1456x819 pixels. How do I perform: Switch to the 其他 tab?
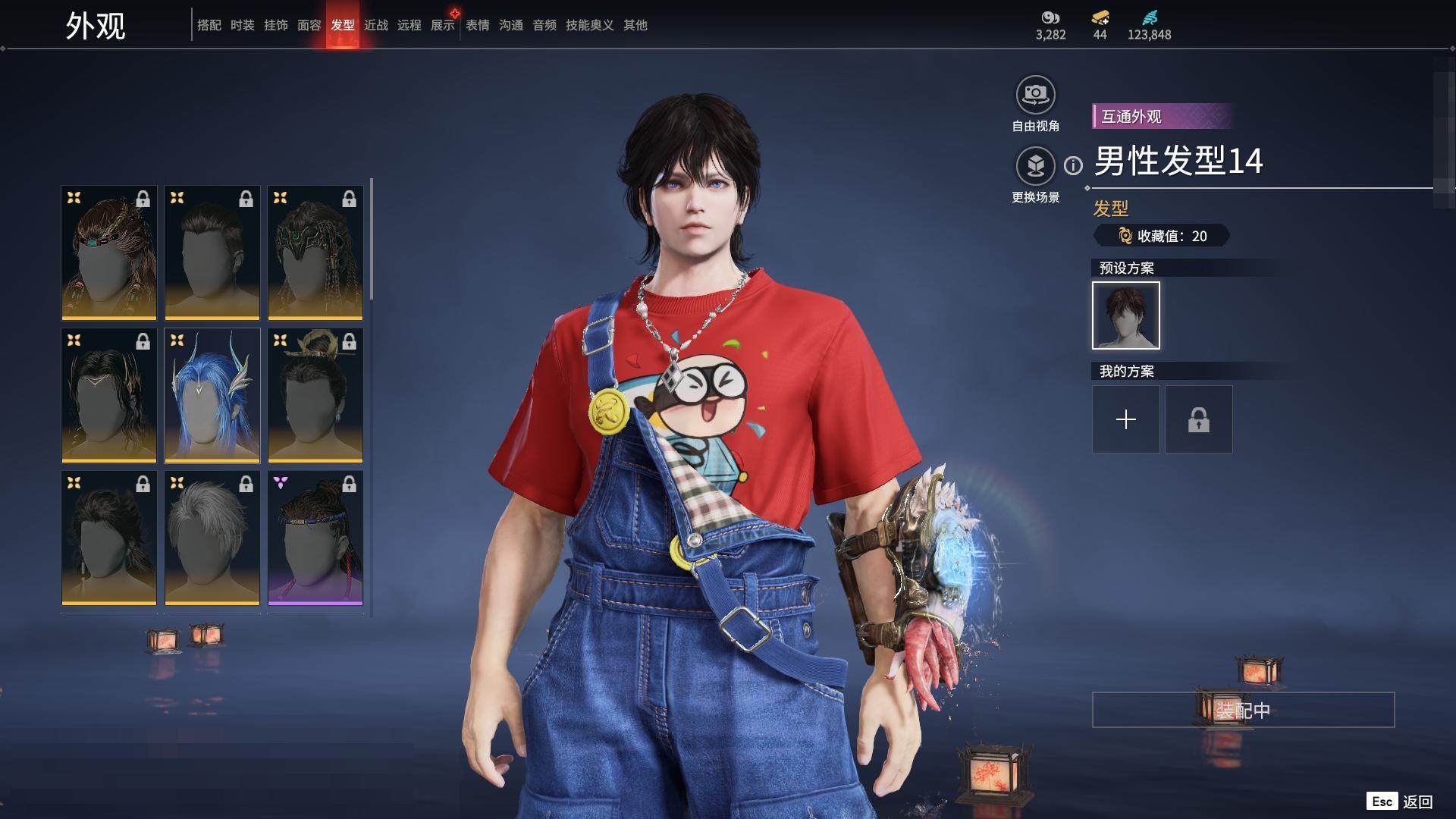635,25
